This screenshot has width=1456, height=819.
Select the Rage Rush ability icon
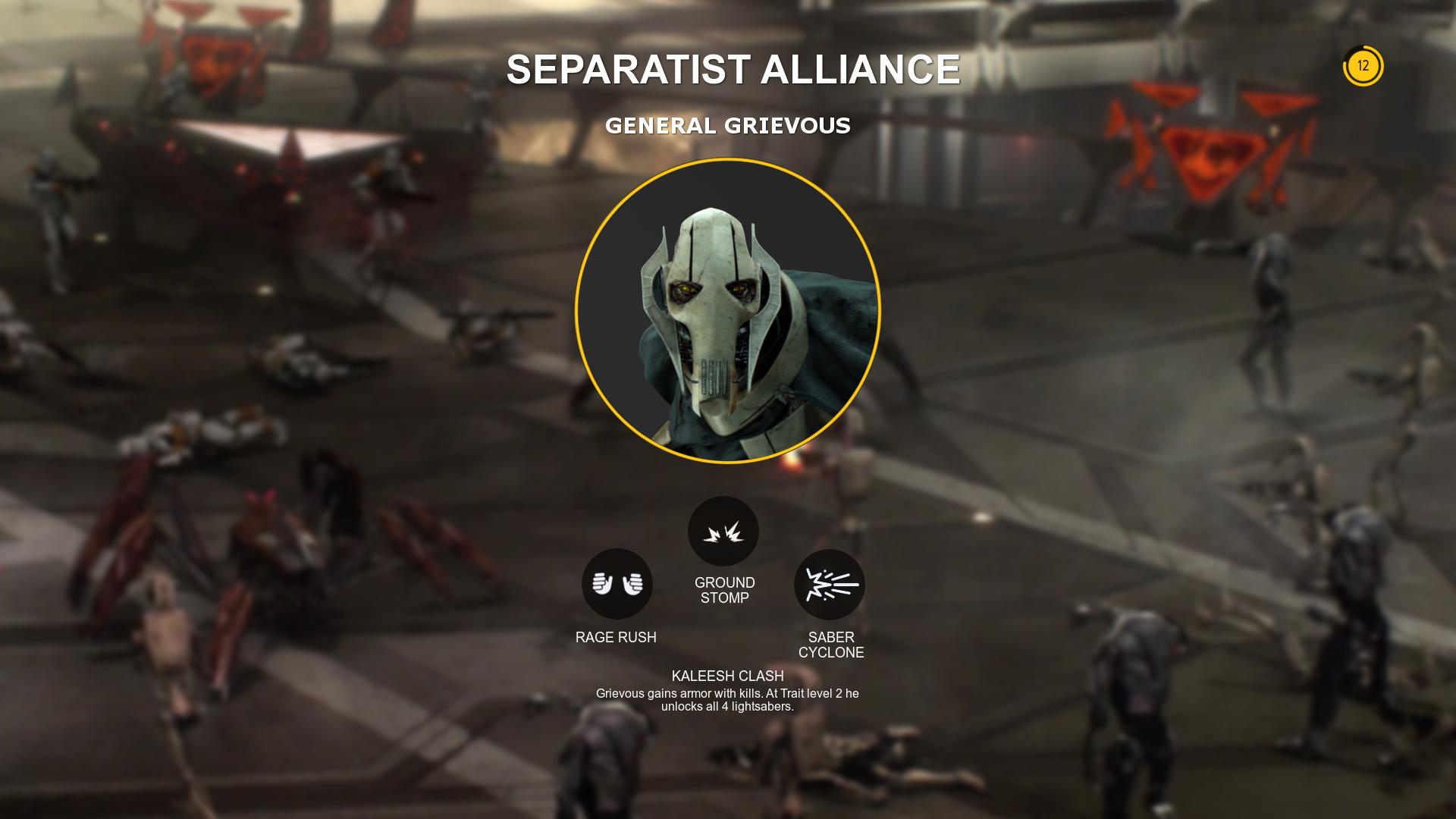pyautogui.click(x=617, y=584)
